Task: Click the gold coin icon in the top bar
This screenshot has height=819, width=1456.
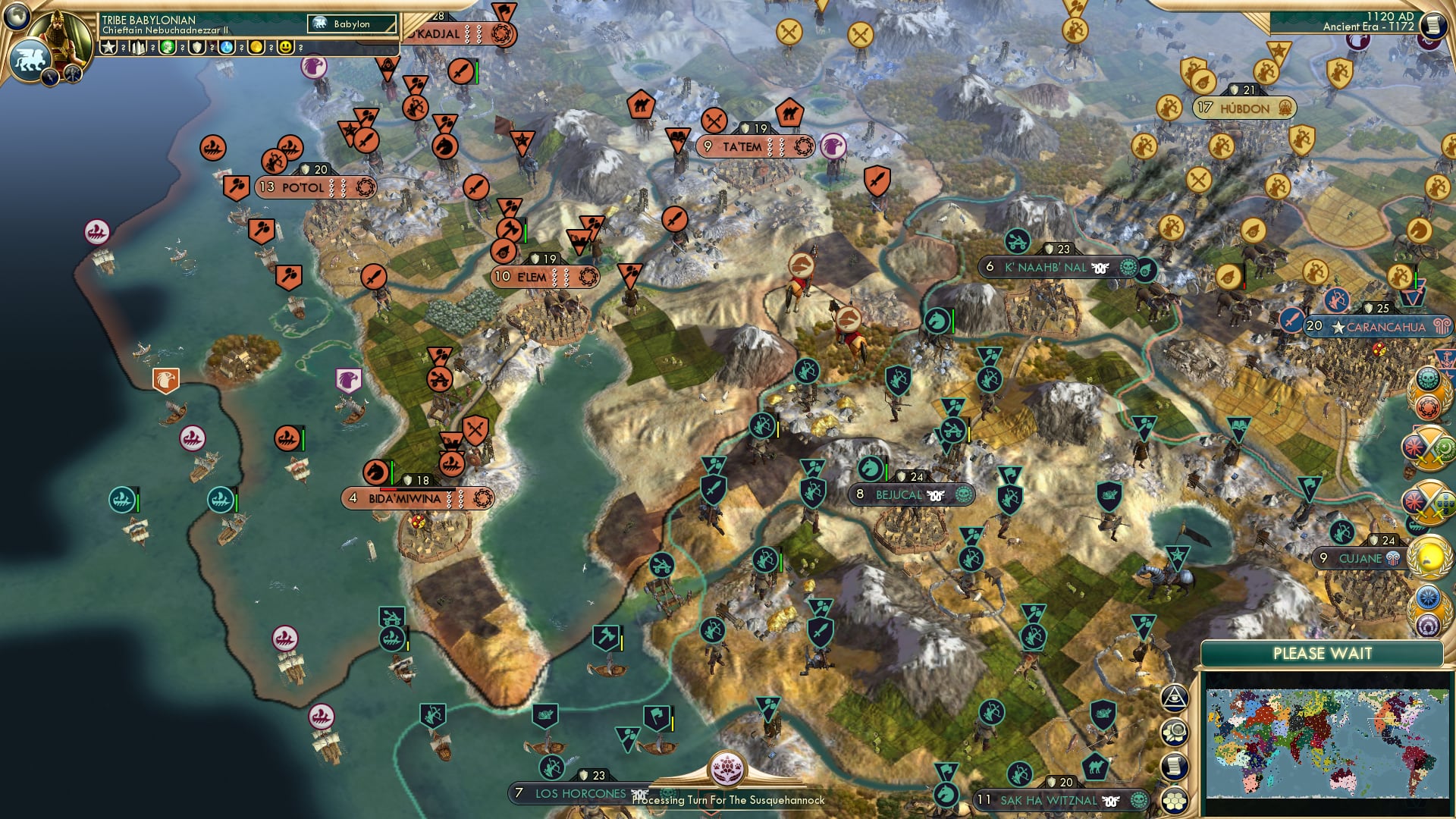Action: point(256,48)
